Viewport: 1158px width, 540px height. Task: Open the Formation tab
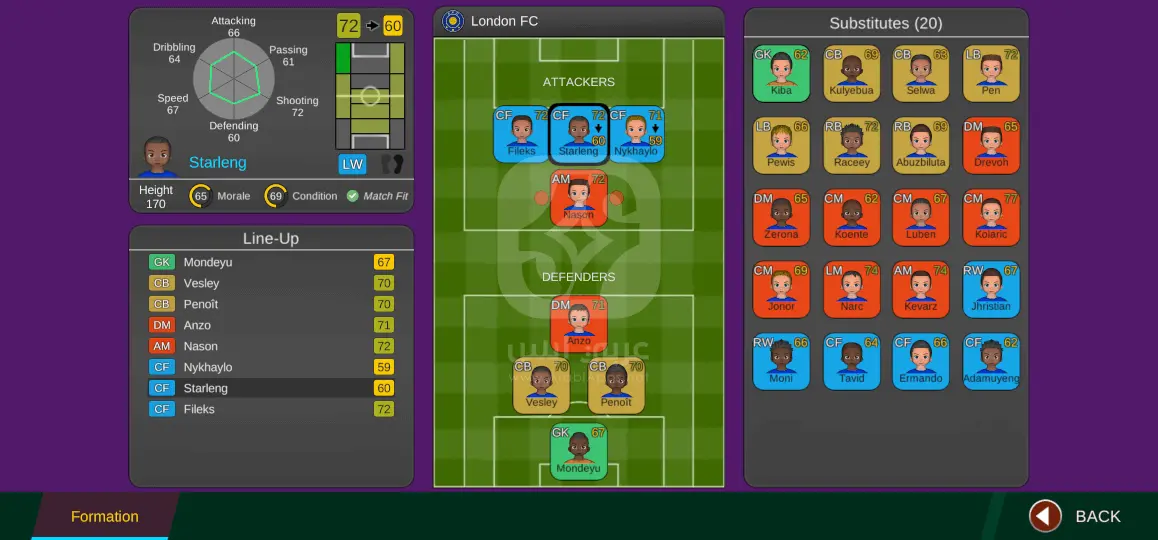click(105, 516)
